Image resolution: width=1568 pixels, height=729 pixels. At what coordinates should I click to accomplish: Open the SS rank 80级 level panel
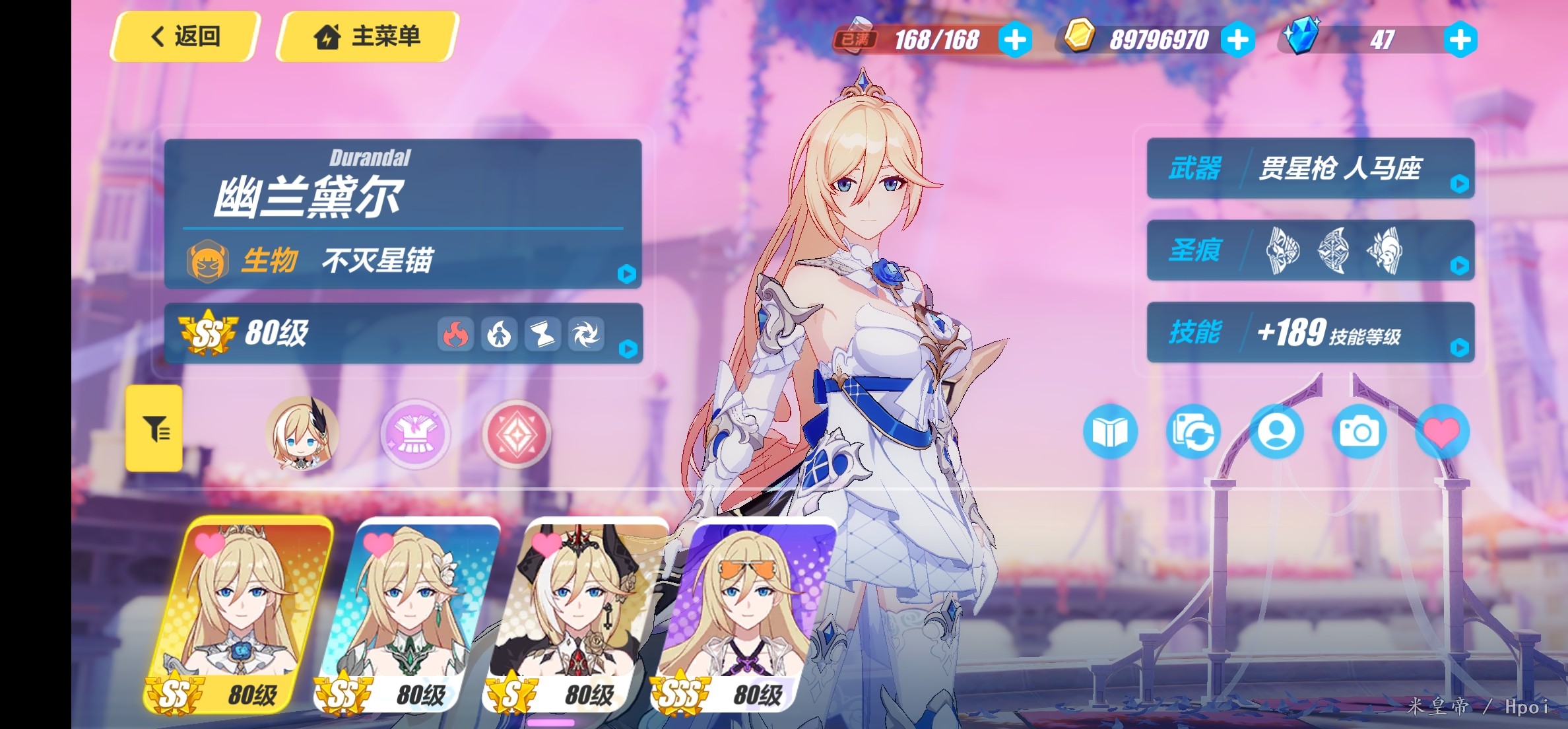coord(403,333)
